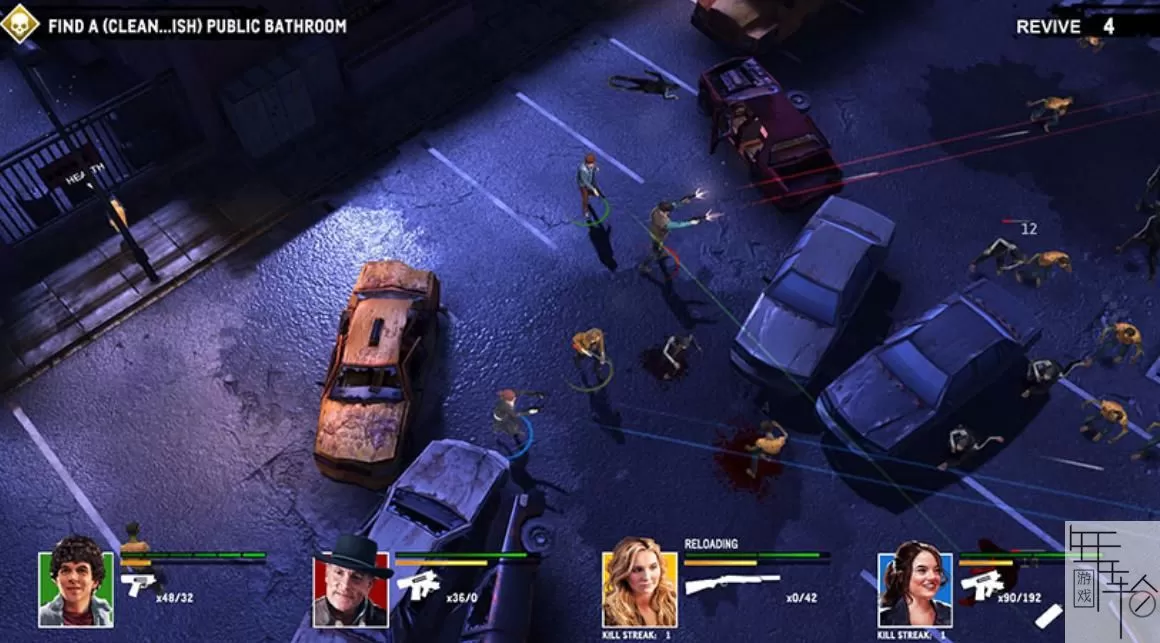1160x643 pixels.
Task: Click the skull objective icon
Action: click(19, 24)
